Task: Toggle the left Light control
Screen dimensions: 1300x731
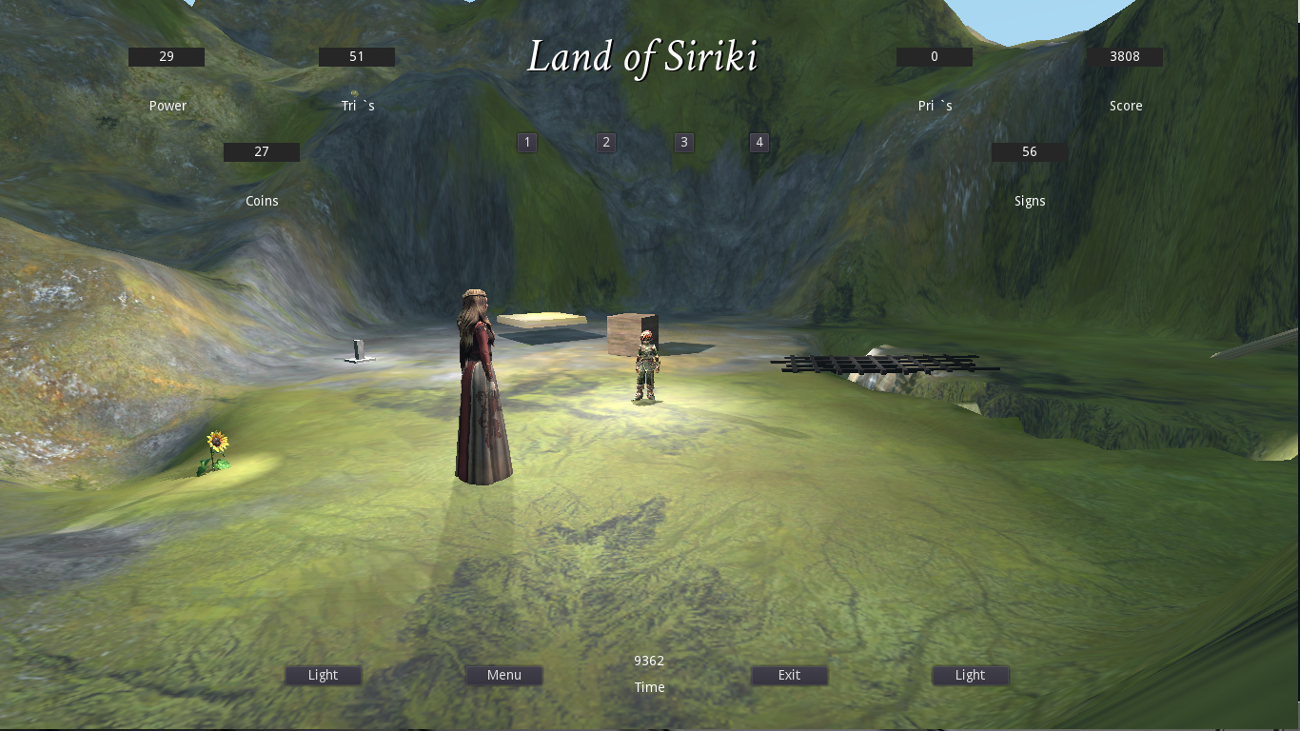Action: [322, 674]
